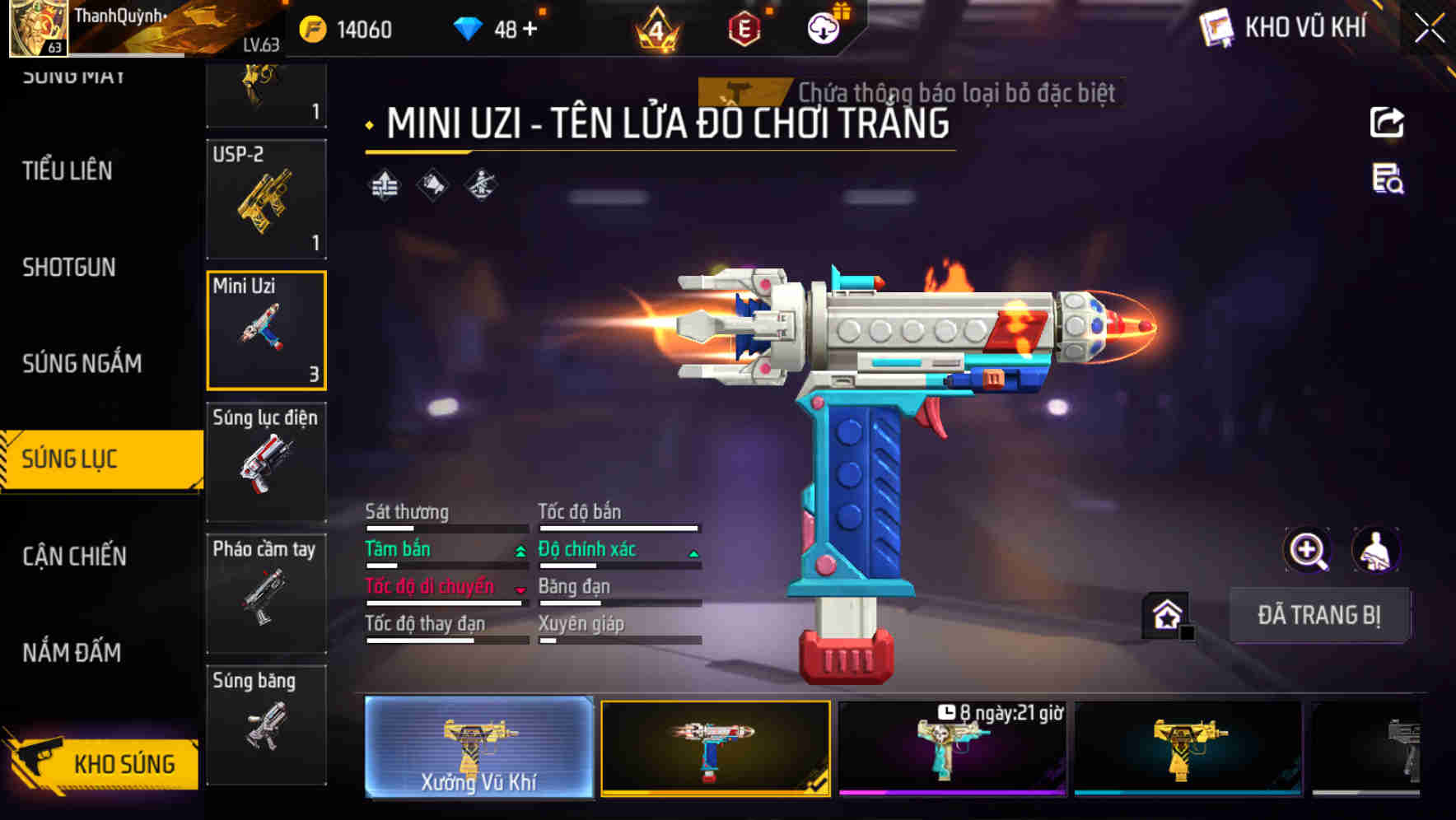Choose the Cận Chiến category
This screenshot has width=1456, height=820.
74,556
